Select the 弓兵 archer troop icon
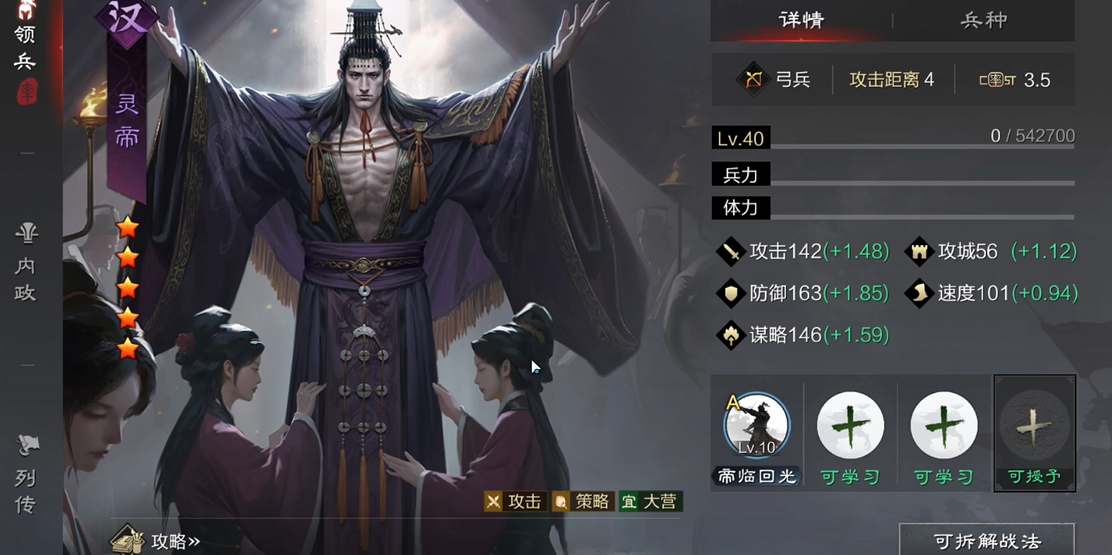1112x555 pixels. point(752,80)
